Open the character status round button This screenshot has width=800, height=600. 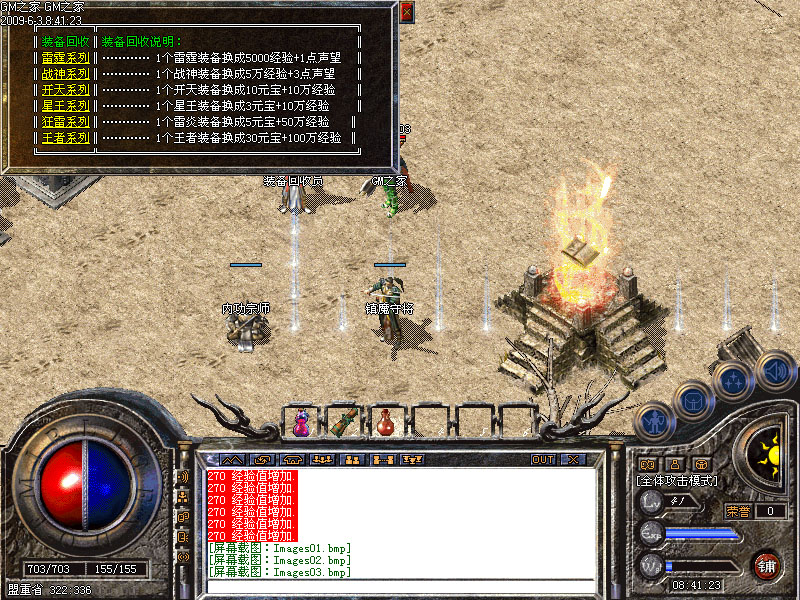(x=653, y=420)
